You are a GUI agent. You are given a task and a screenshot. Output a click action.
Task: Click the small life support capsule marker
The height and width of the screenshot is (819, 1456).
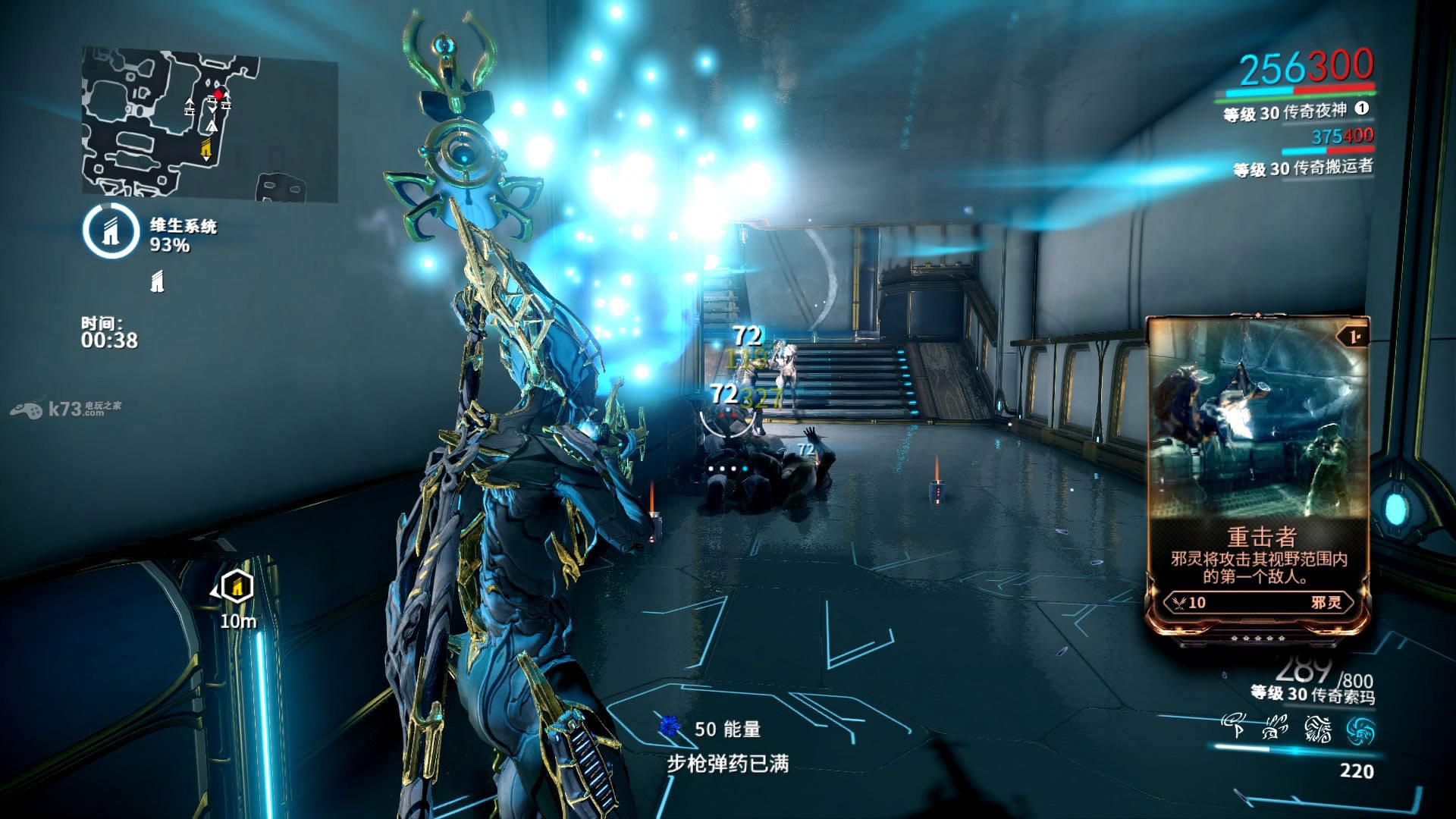pyautogui.click(x=157, y=282)
